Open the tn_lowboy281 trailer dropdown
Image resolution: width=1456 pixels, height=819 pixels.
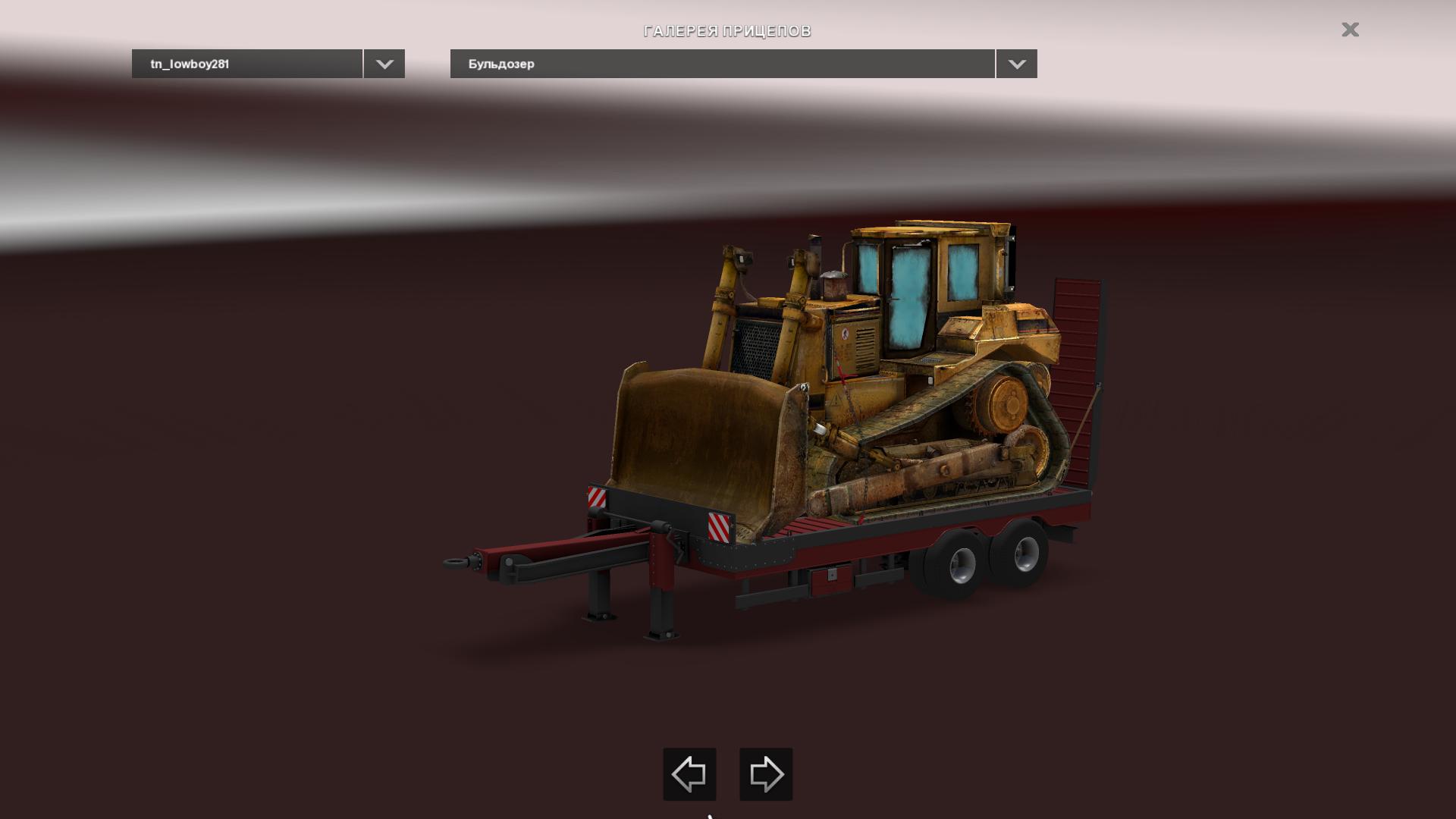[384, 64]
